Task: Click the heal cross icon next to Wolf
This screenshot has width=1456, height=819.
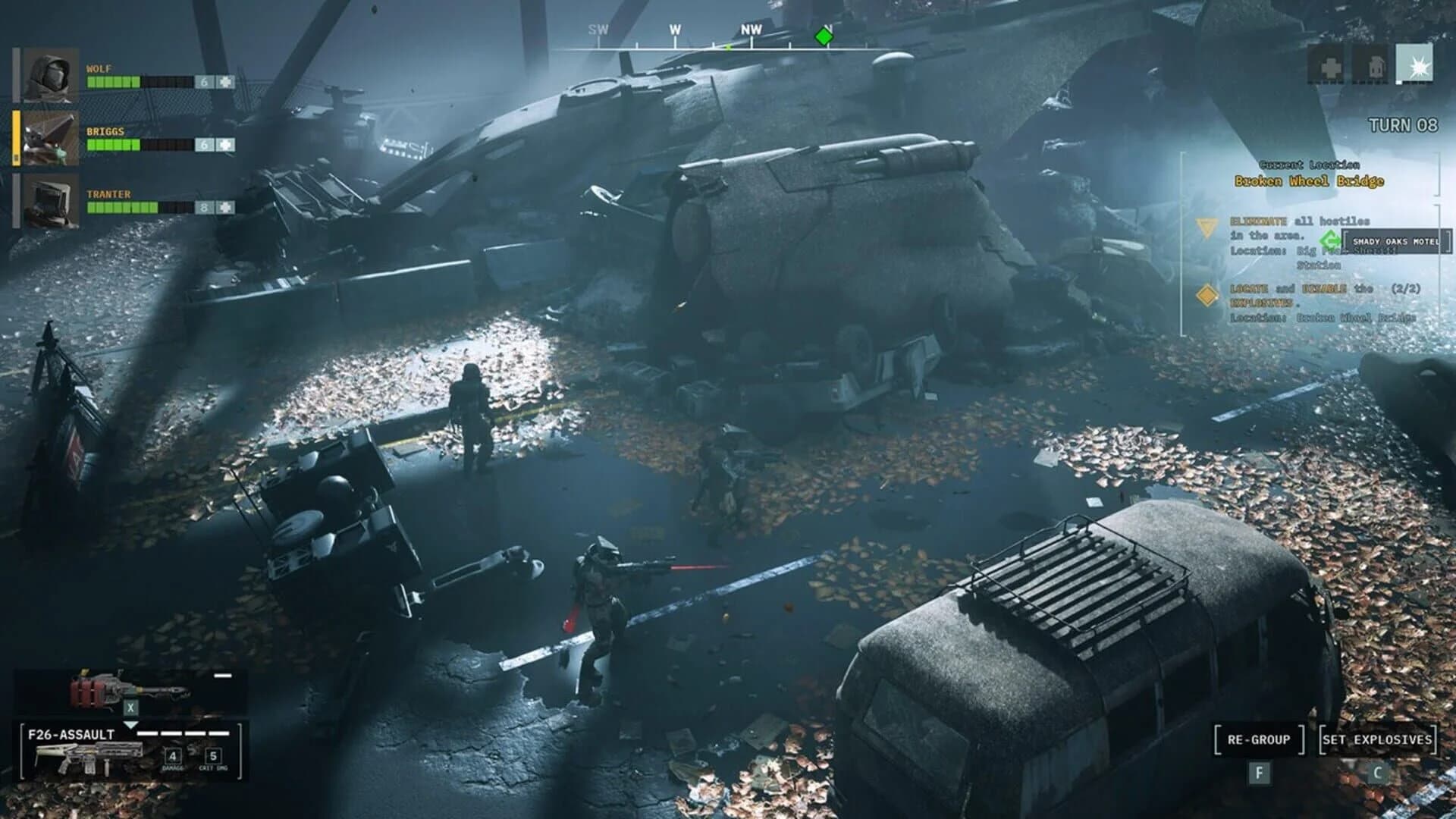Action: (x=224, y=82)
